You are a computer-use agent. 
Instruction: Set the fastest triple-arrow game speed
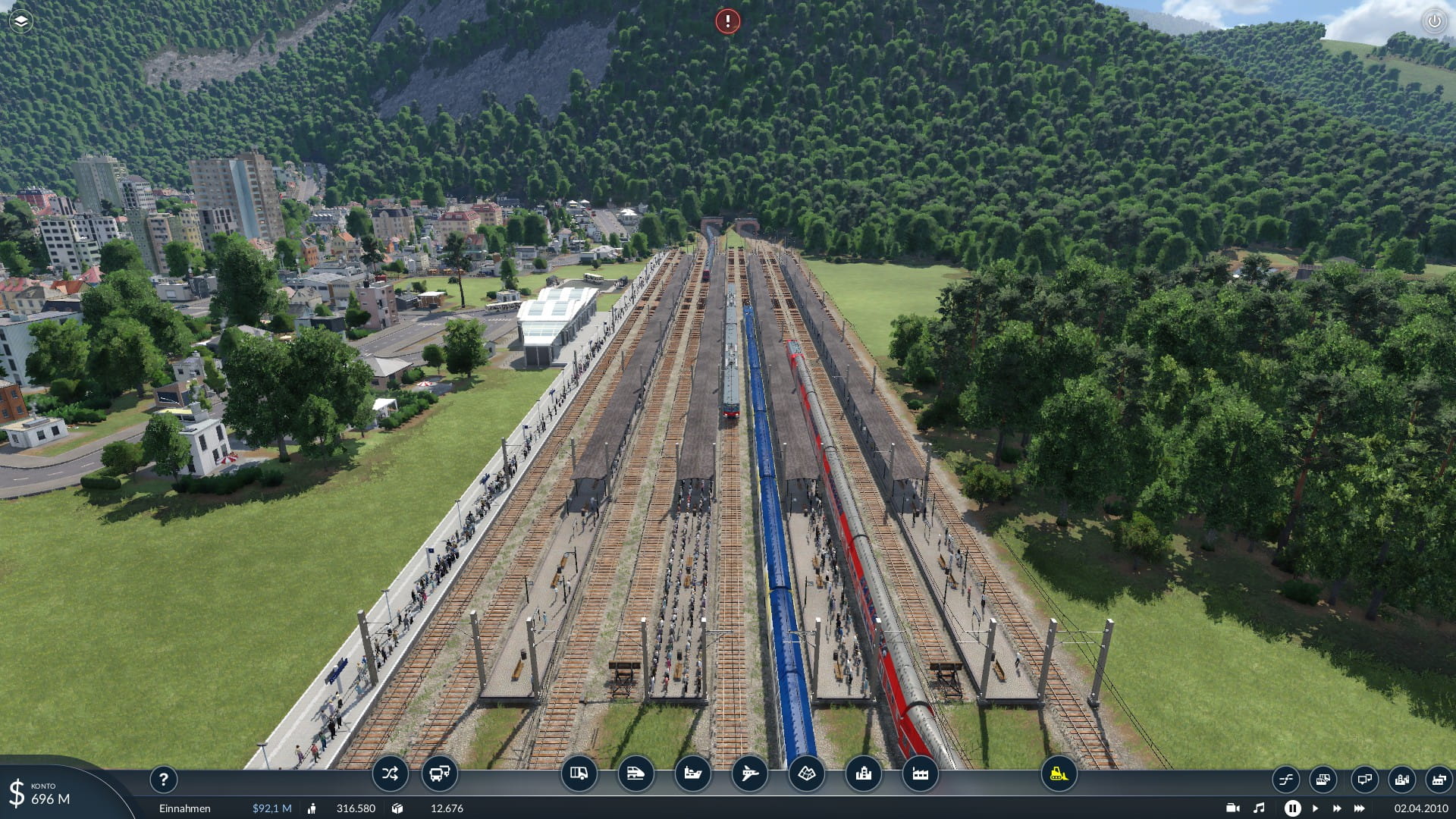click(1360, 808)
